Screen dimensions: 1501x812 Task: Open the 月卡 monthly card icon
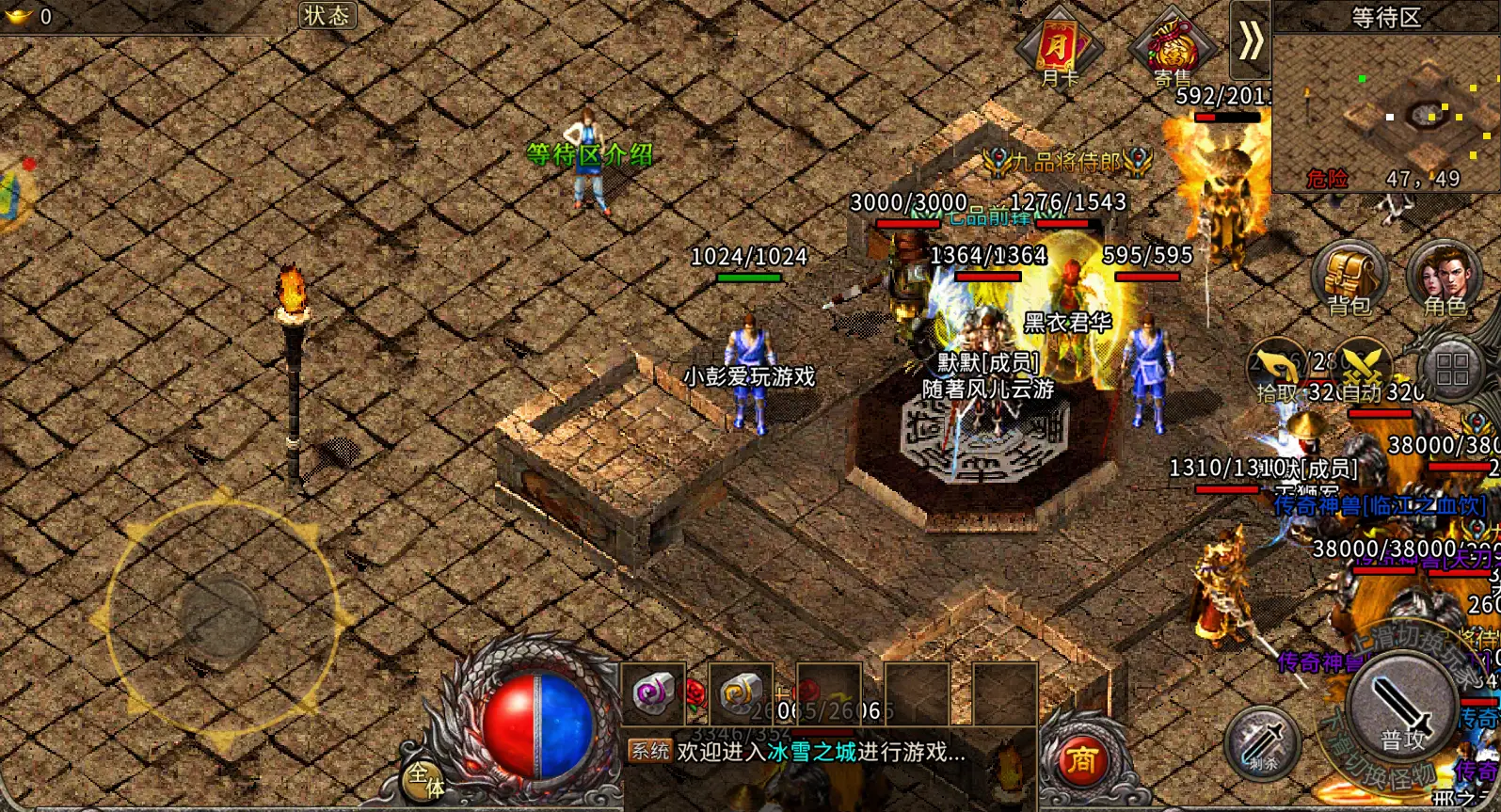pyautogui.click(x=1059, y=49)
